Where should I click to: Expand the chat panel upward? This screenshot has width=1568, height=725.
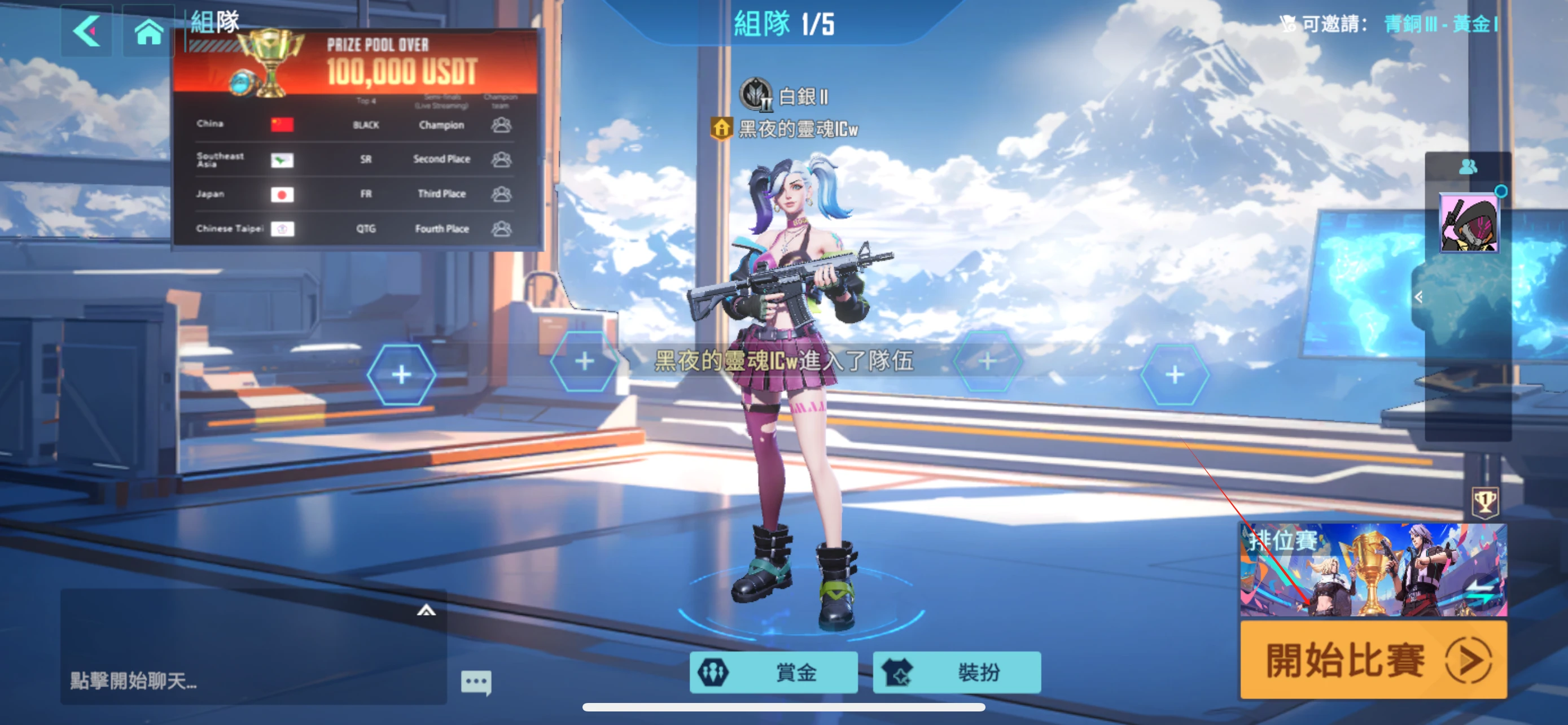(x=426, y=610)
